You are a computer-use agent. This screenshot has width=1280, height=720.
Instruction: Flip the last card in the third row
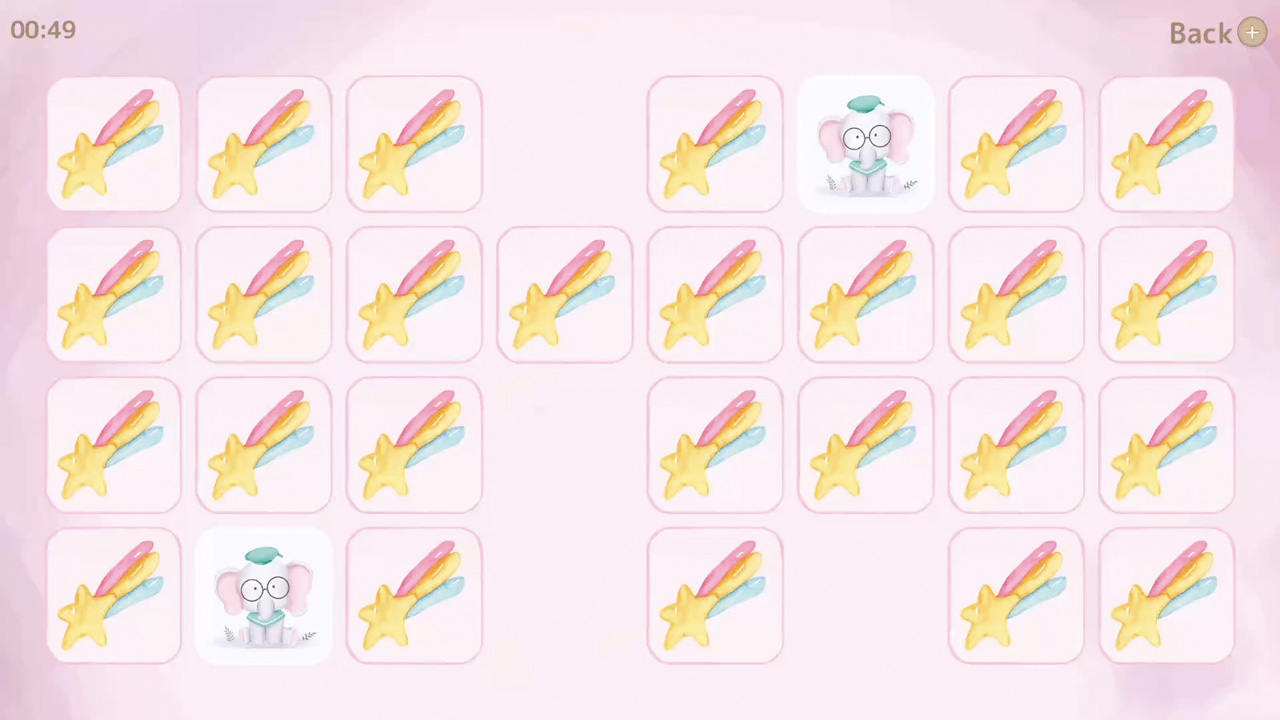click(1166, 445)
